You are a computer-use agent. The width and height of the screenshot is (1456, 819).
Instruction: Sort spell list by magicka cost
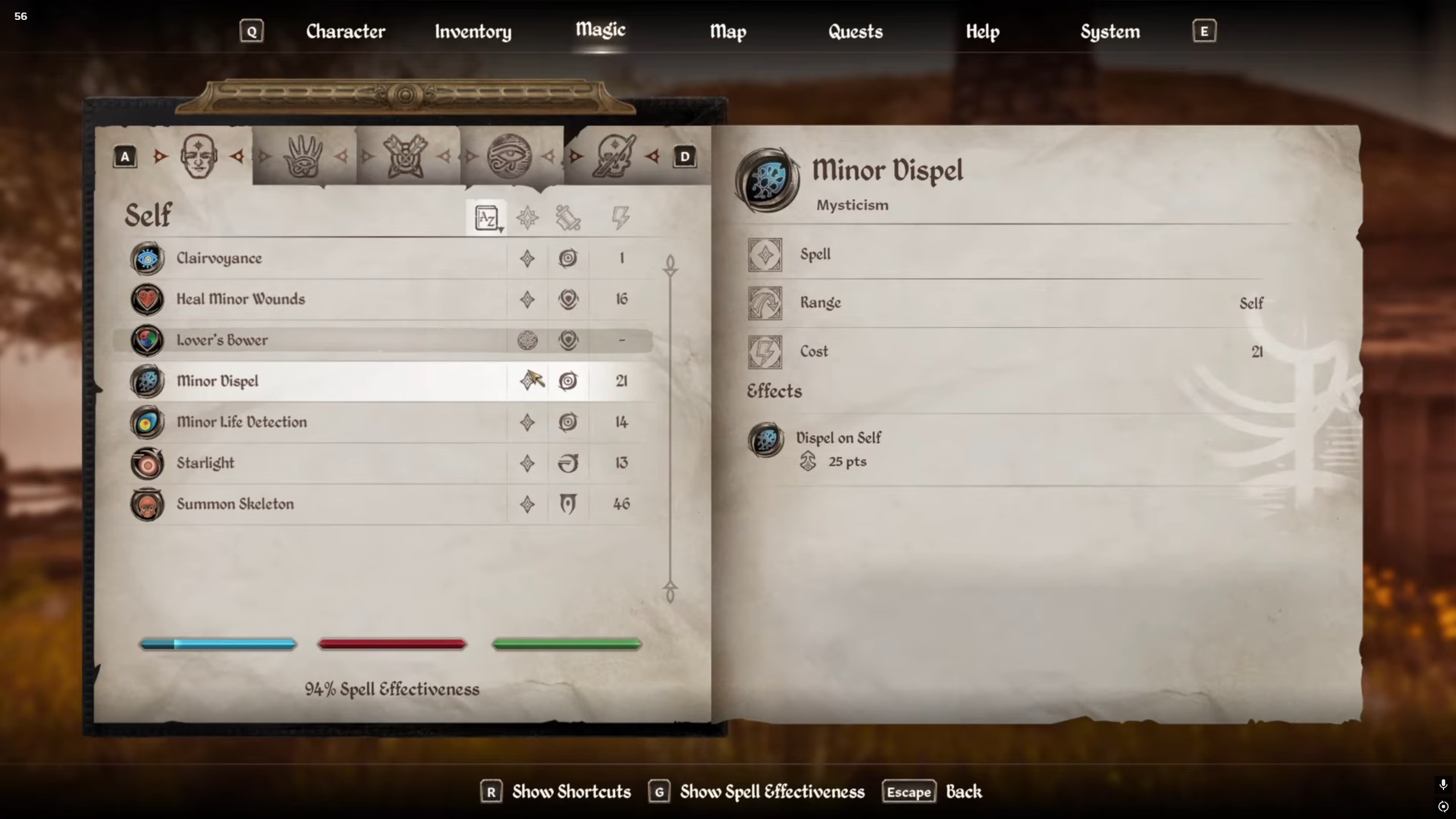click(x=620, y=218)
